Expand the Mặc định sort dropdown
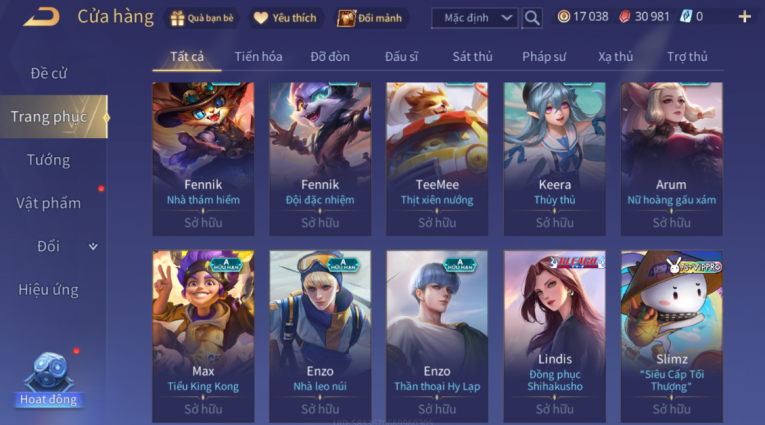 pyautogui.click(x=474, y=17)
